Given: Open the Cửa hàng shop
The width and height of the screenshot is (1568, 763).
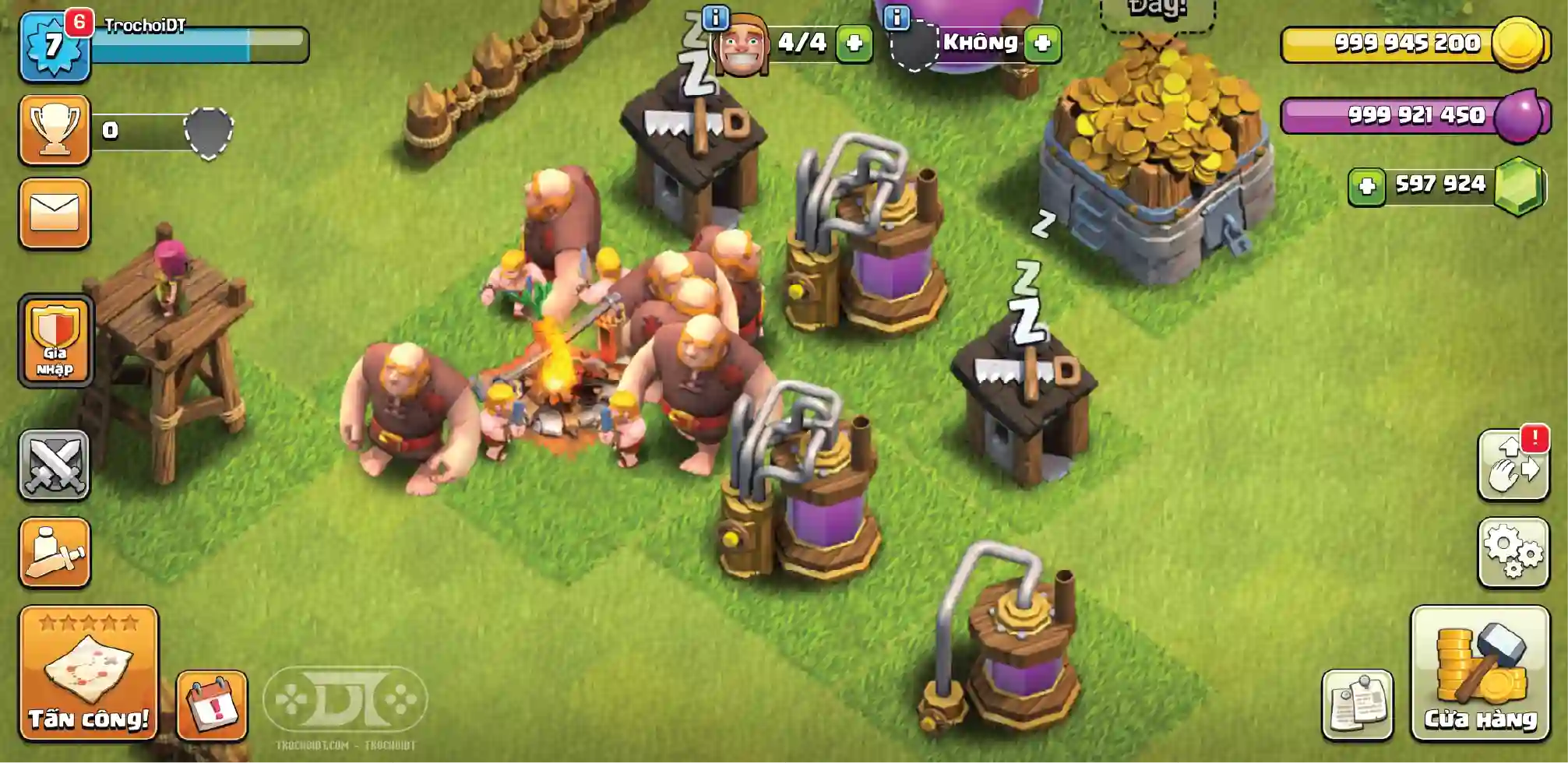Looking at the screenshot, I should click(x=1479, y=672).
